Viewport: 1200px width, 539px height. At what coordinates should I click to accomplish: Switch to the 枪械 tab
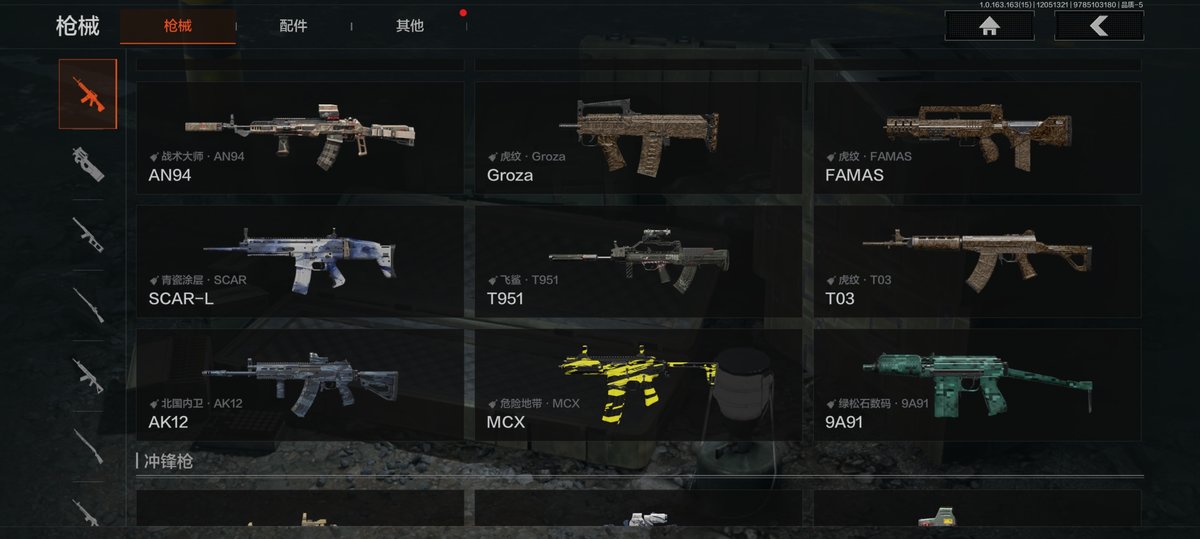click(x=178, y=26)
